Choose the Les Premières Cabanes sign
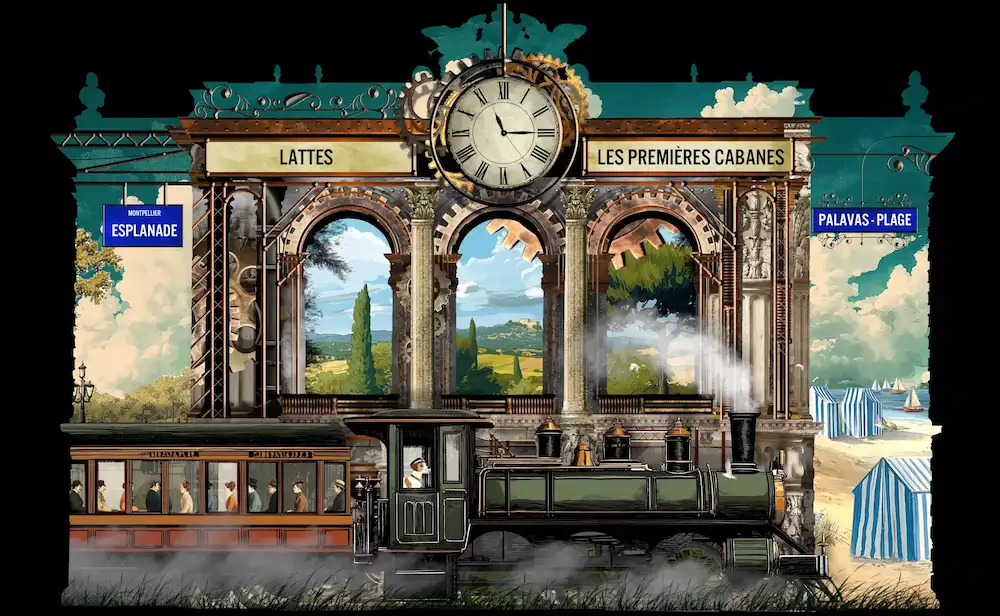This screenshot has width=1000, height=616. click(x=688, y=156)
